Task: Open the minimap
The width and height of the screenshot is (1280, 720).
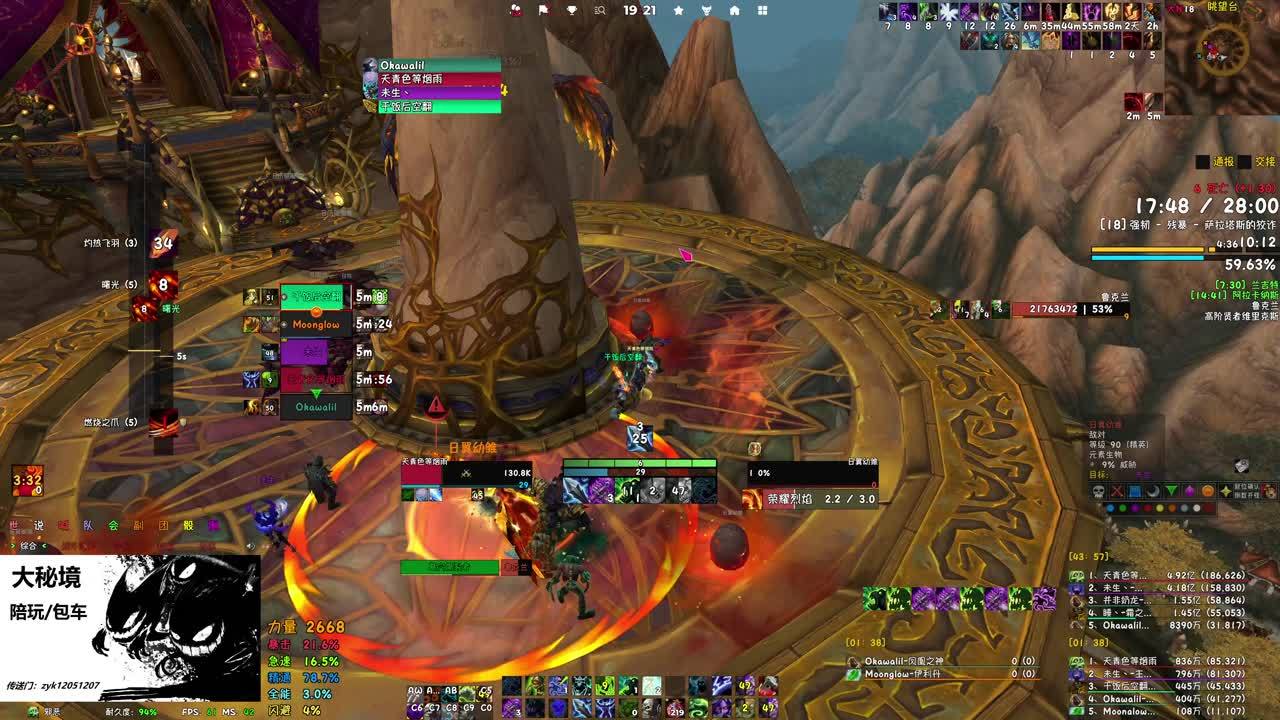Action: (1222, 57)
